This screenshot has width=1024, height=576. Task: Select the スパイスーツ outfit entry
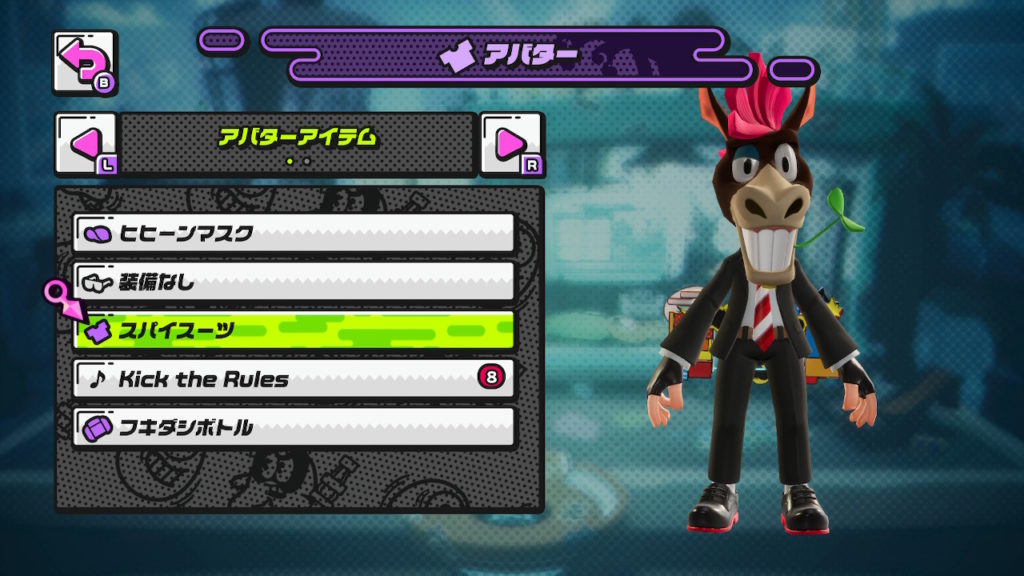point(294,330)
